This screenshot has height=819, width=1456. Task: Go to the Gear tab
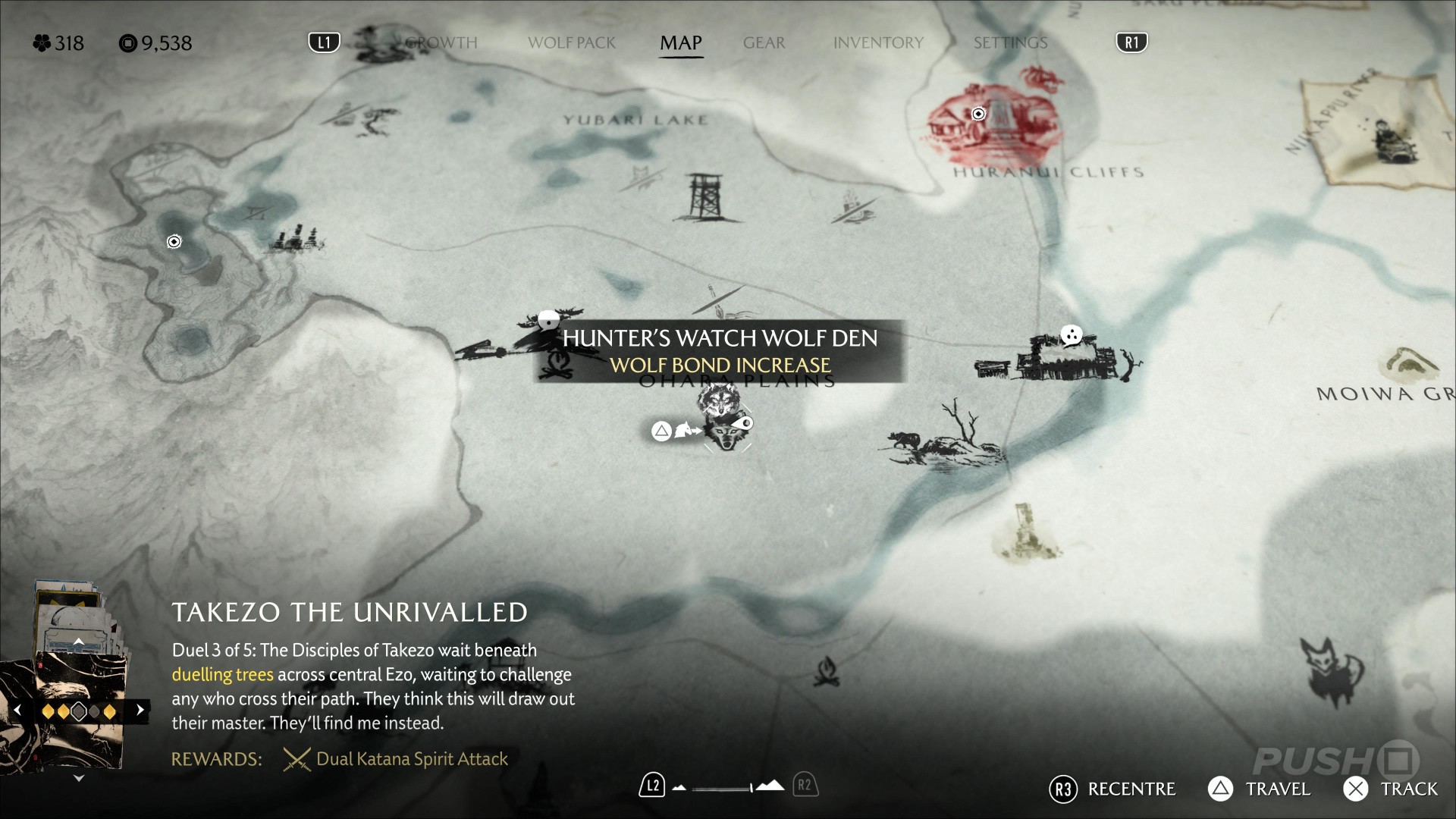point(764,43)
